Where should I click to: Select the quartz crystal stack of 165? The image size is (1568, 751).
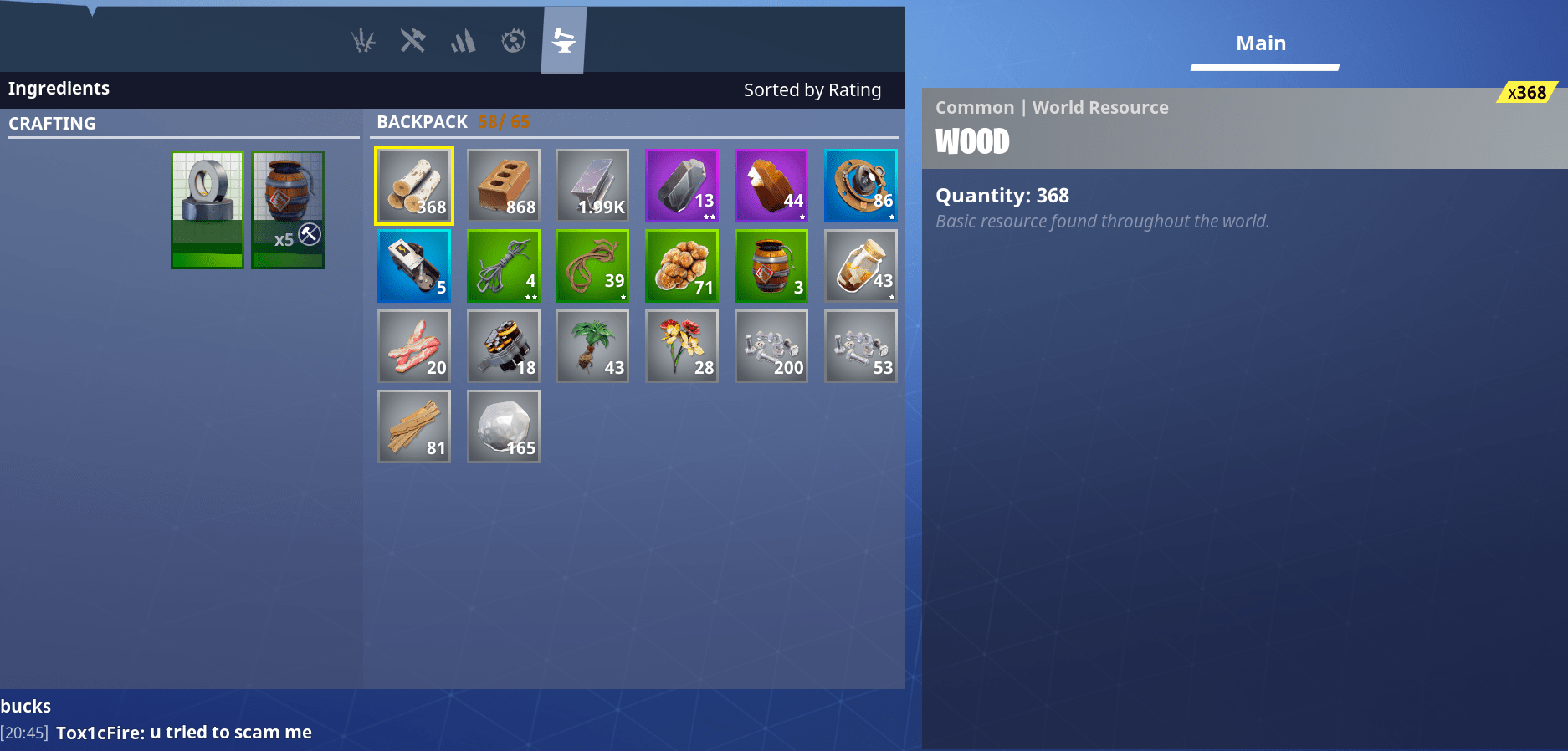point(503,426)
